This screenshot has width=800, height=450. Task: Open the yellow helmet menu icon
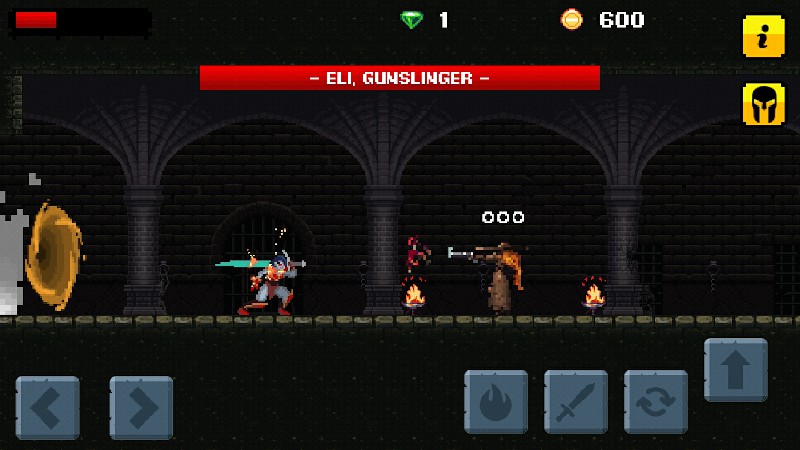[763, 104]
